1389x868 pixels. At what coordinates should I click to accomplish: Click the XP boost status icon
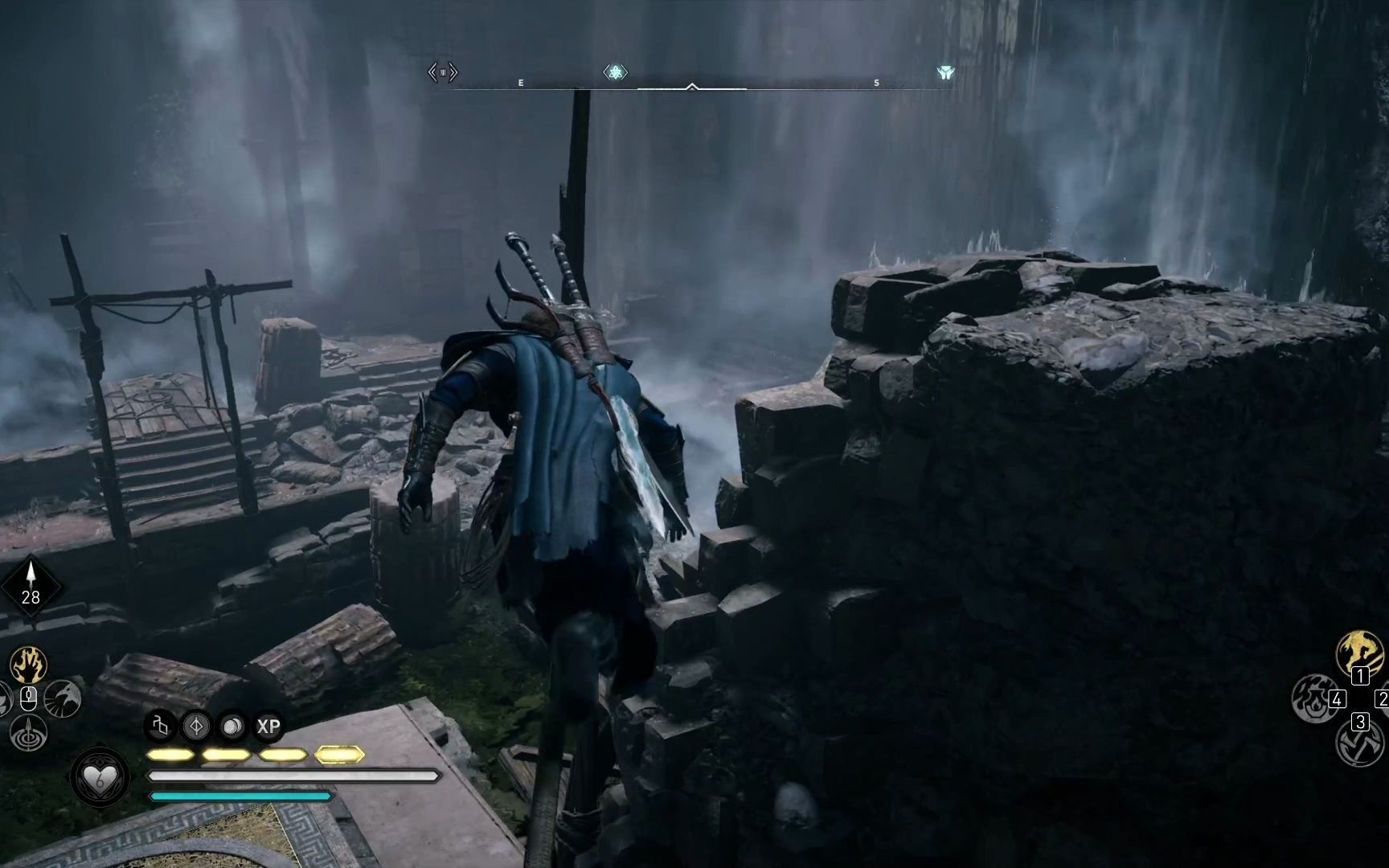point(268,727)
